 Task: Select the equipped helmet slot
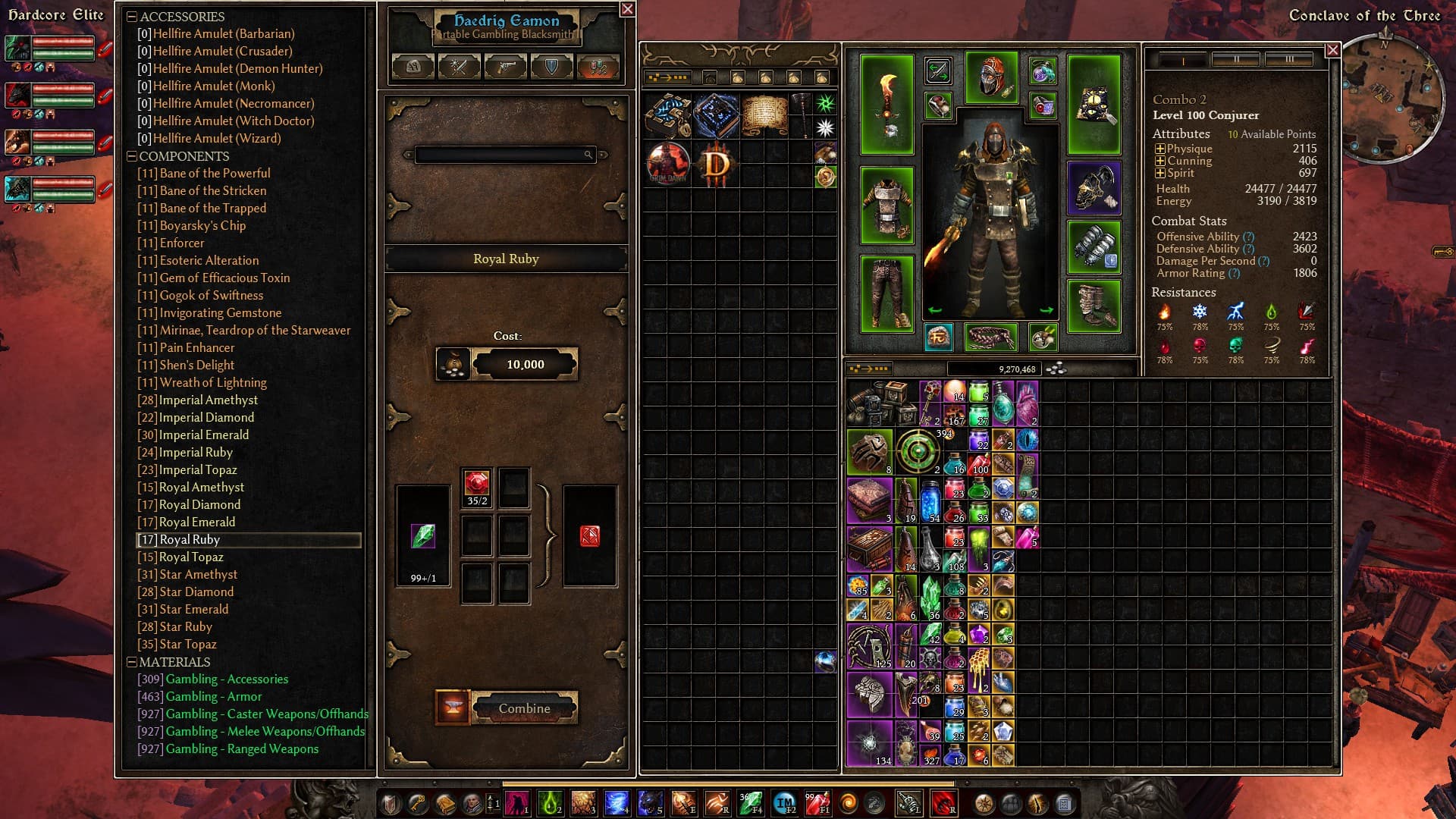pyautogui.click(x=990, y=77)
